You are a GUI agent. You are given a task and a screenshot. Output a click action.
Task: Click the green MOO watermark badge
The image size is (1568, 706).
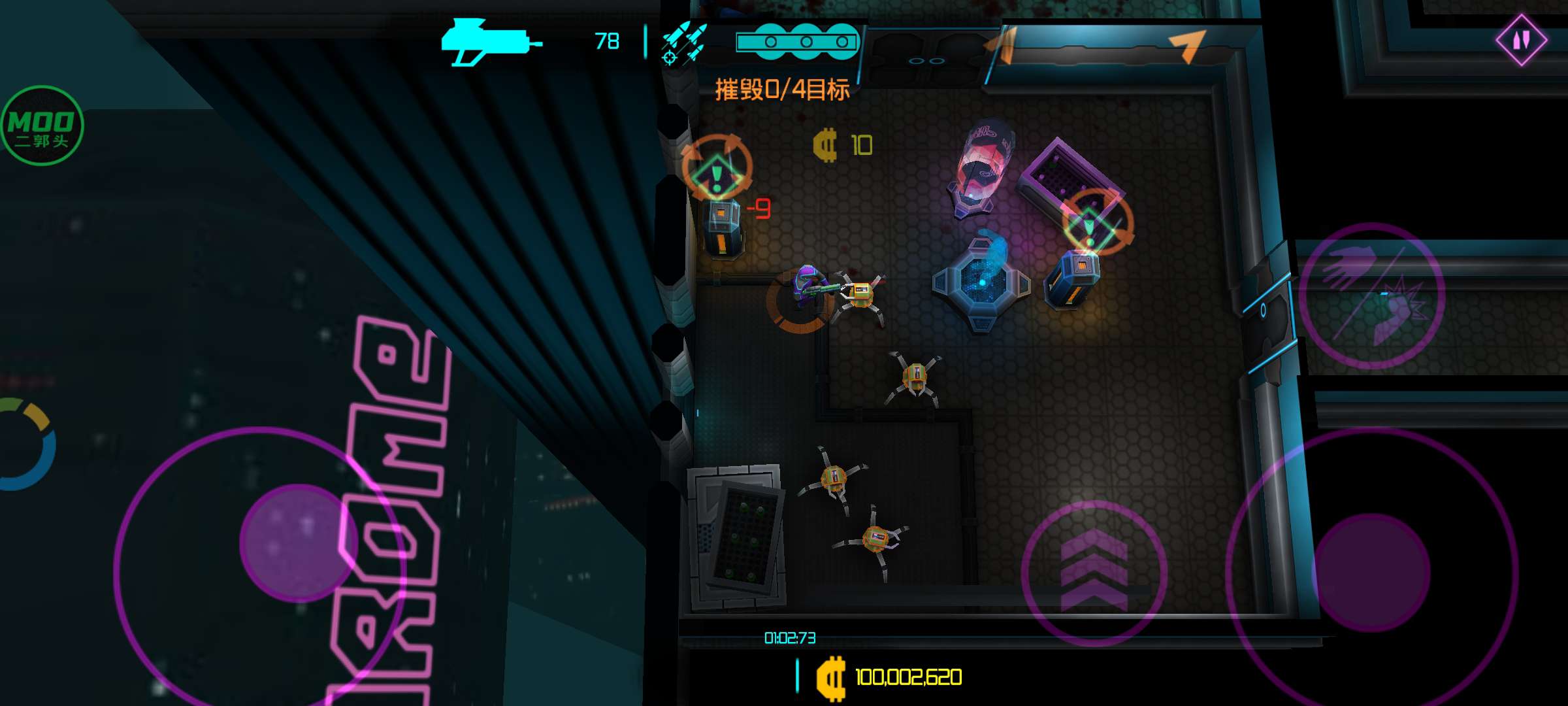pos(42,126)
